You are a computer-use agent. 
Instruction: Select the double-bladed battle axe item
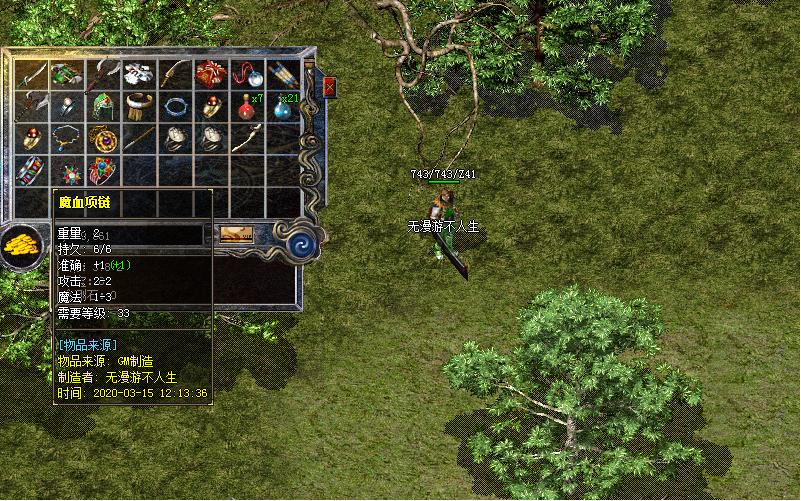point(30,106)
